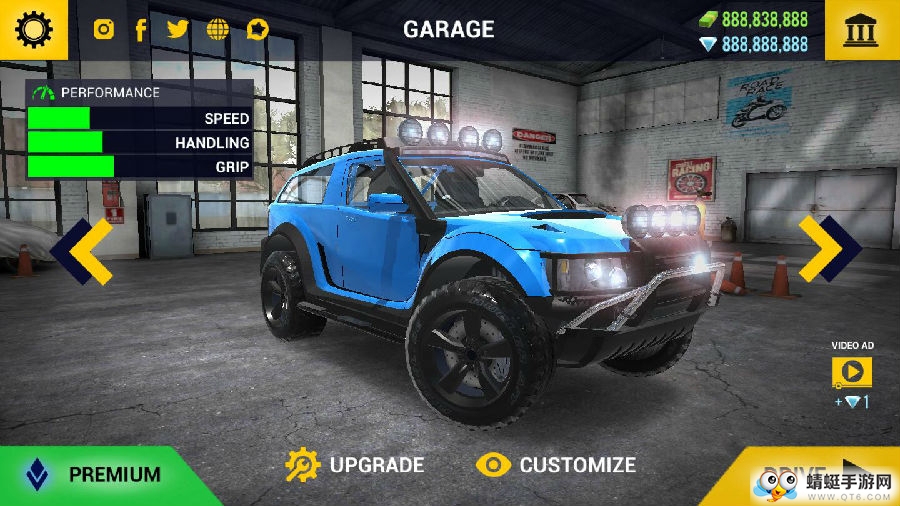Watch the video ad for diamonds

point(851,373)
